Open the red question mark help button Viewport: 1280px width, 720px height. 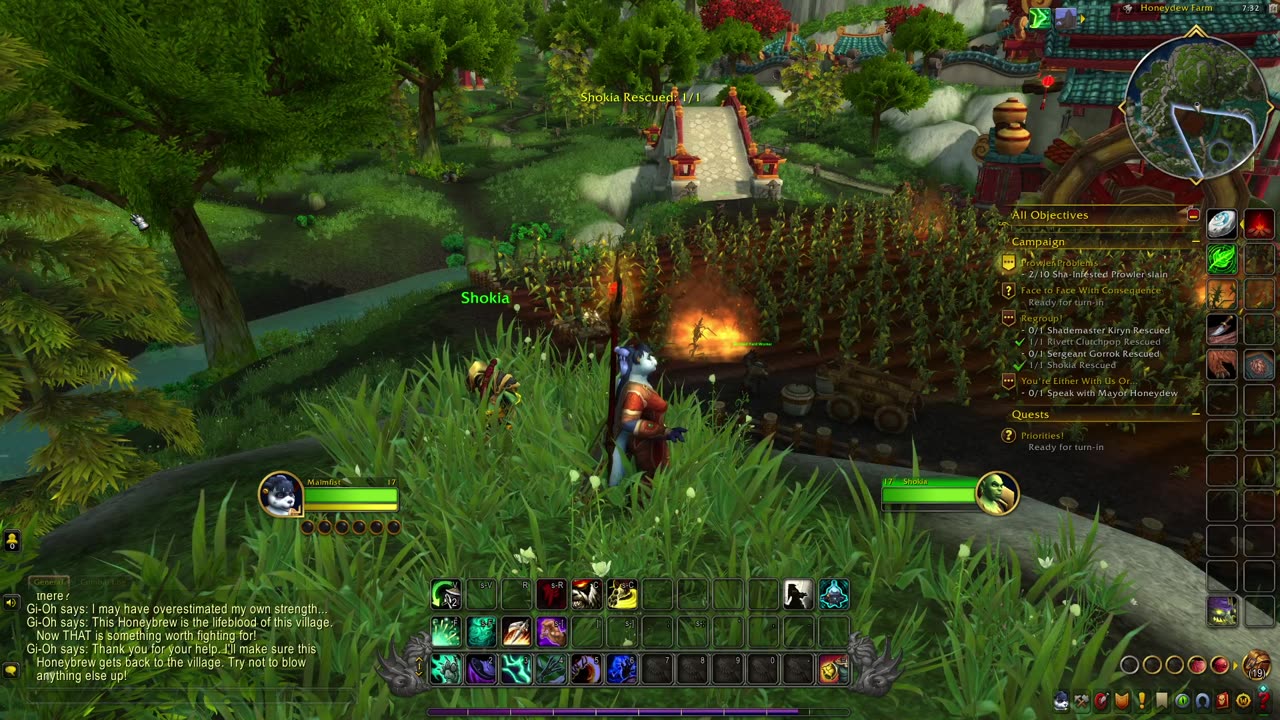point(1264,701)
